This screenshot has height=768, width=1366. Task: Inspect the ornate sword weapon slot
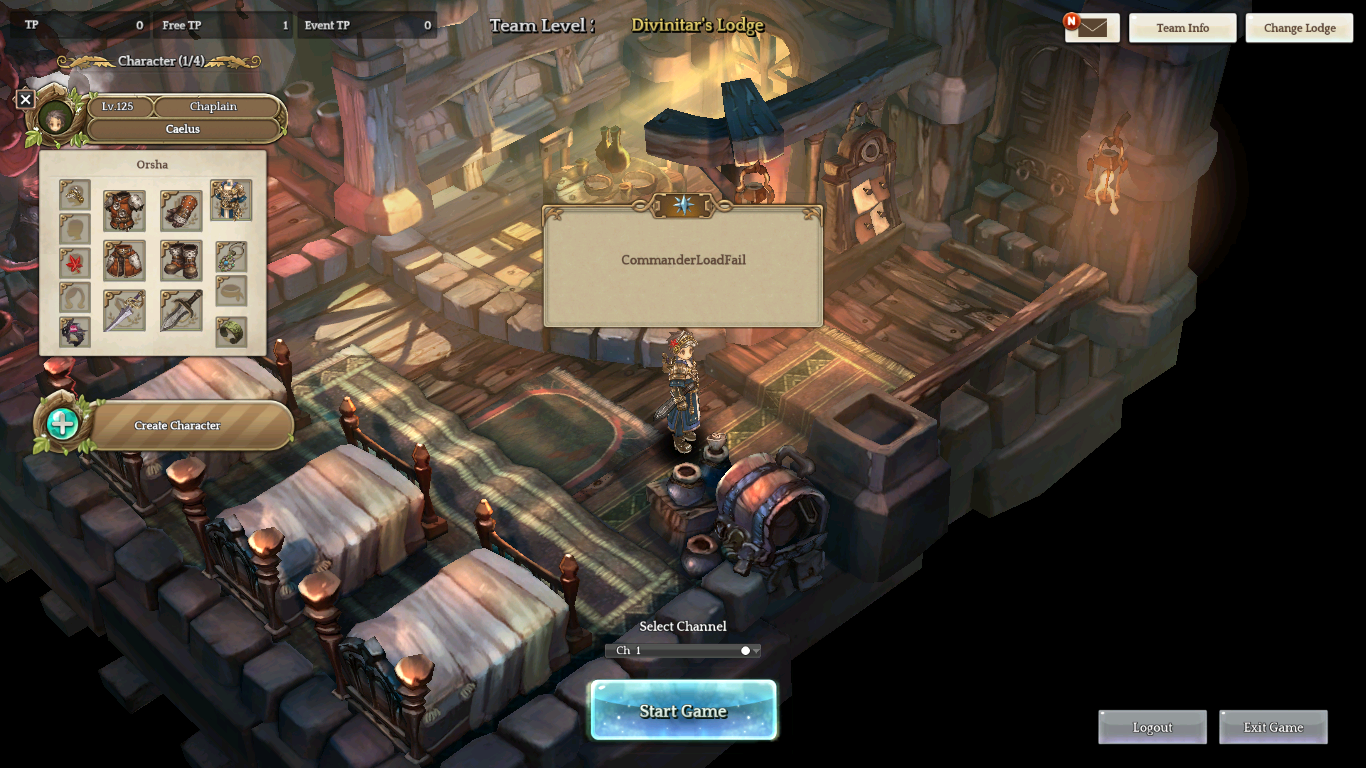click(x=124, y=311)
